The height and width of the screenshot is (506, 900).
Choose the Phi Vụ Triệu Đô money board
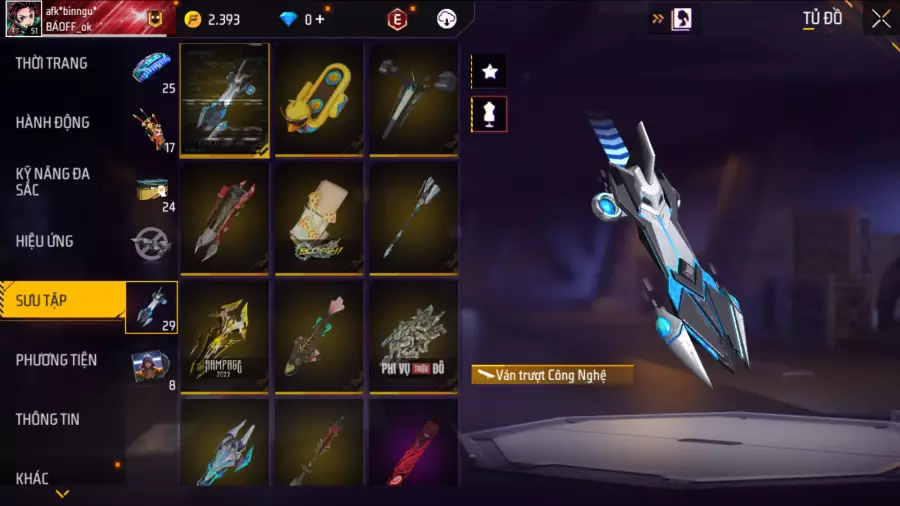pyautogui.click(x=413, y=335)
